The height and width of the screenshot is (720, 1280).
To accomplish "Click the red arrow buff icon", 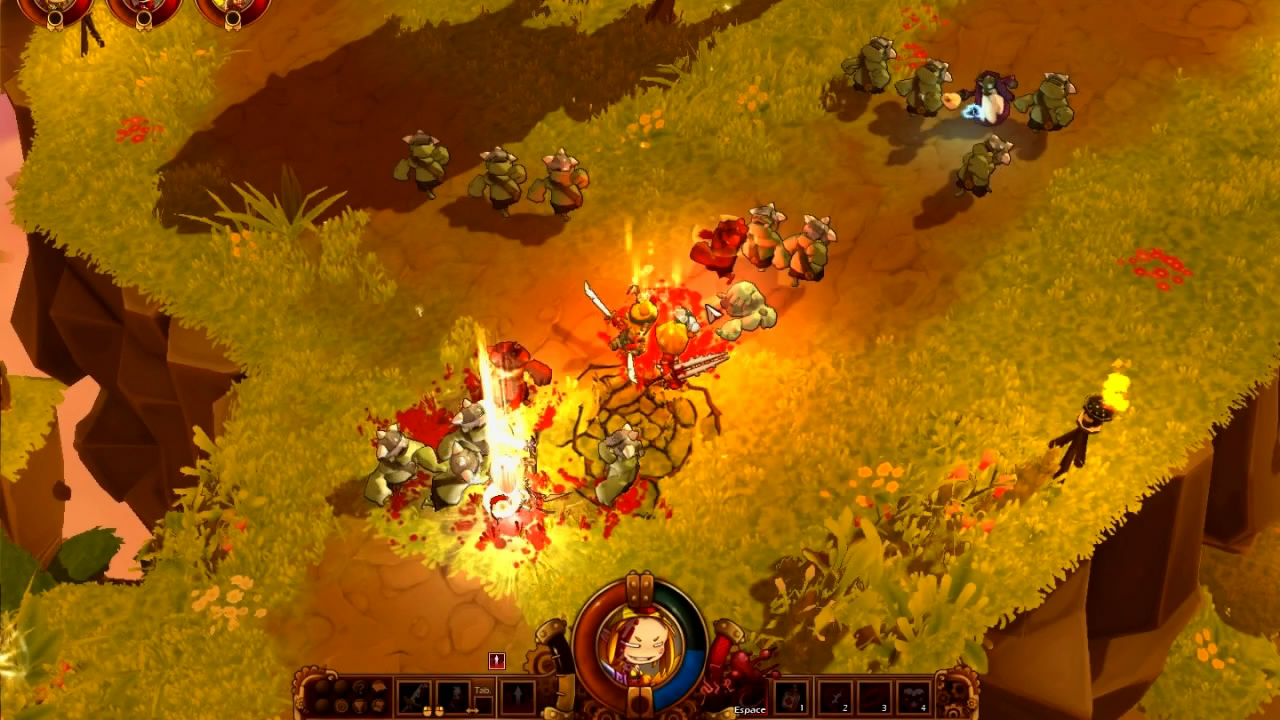I will [497, 661].
